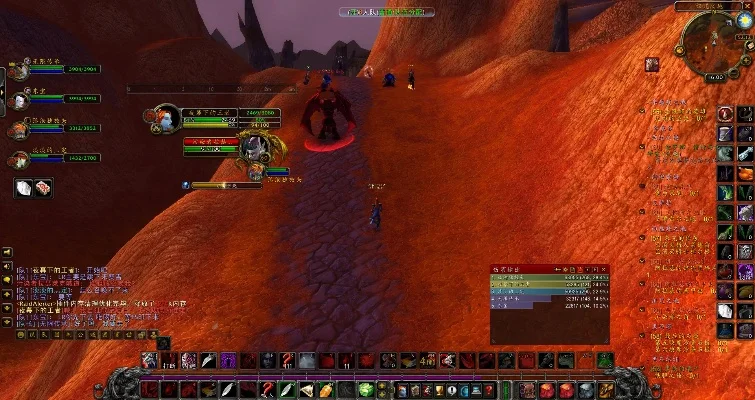
Task: Select the second party member portrait
Action: pyautogui.click(x=20, y=98)
